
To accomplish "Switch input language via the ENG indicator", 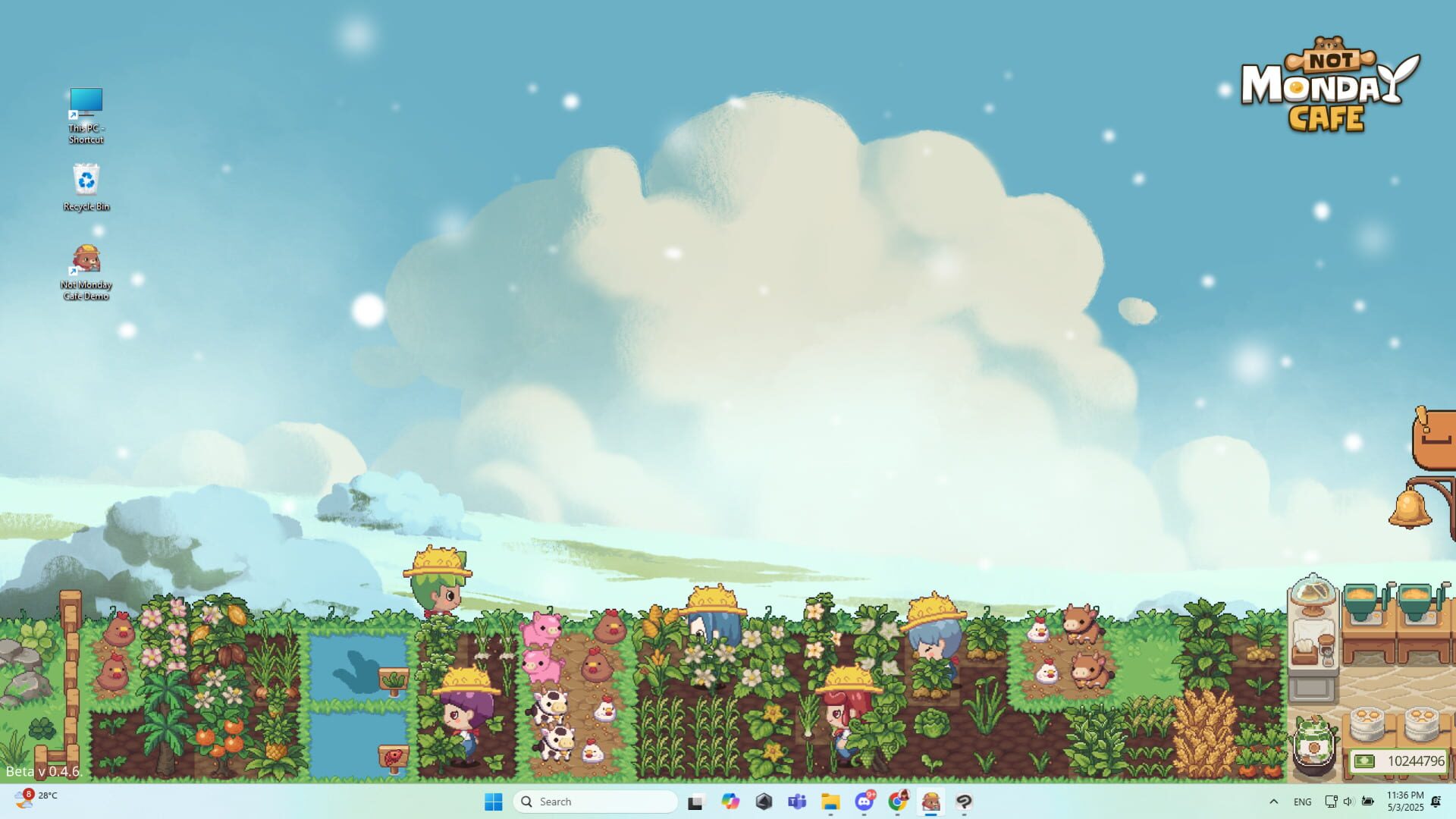I will click(1303, 802).
